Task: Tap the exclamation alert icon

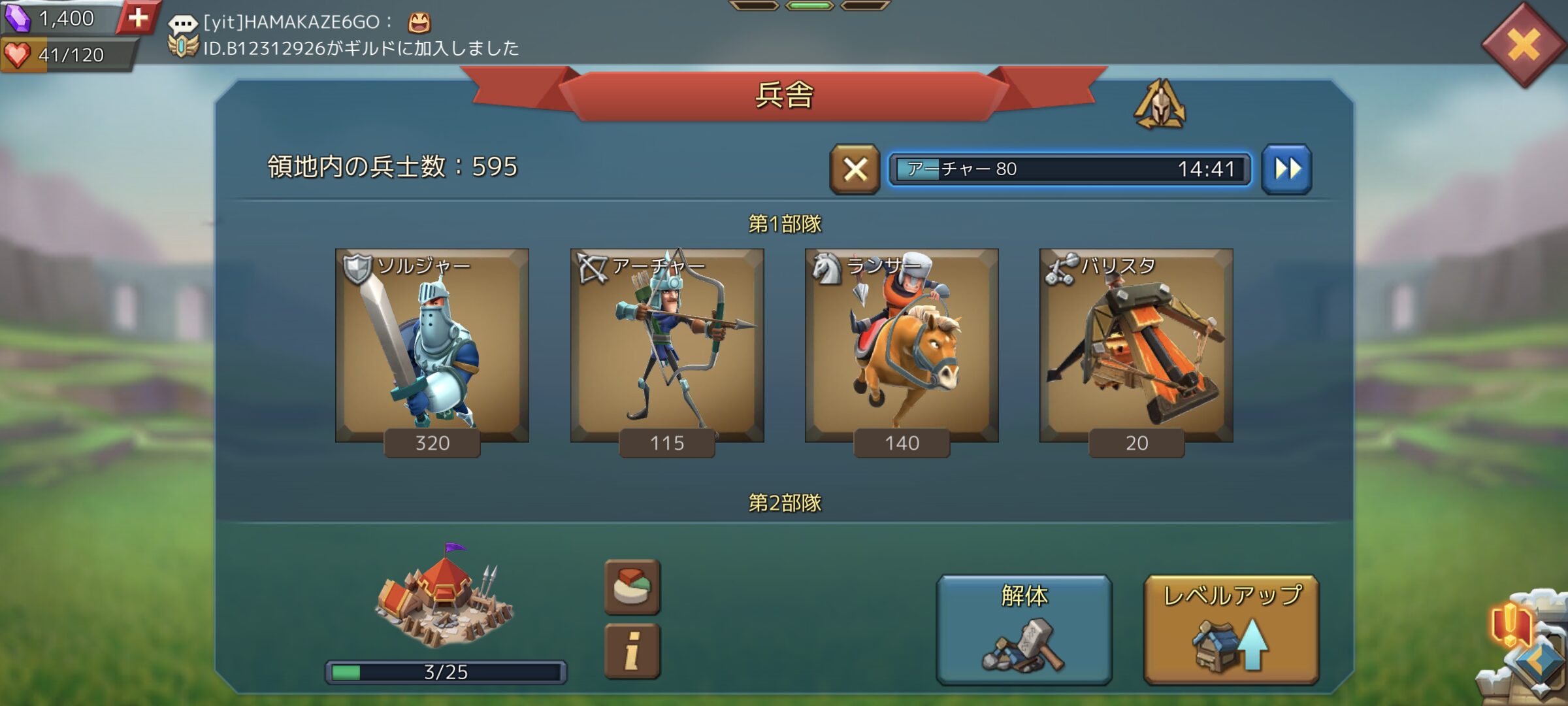Action: tap(1510, 624)
